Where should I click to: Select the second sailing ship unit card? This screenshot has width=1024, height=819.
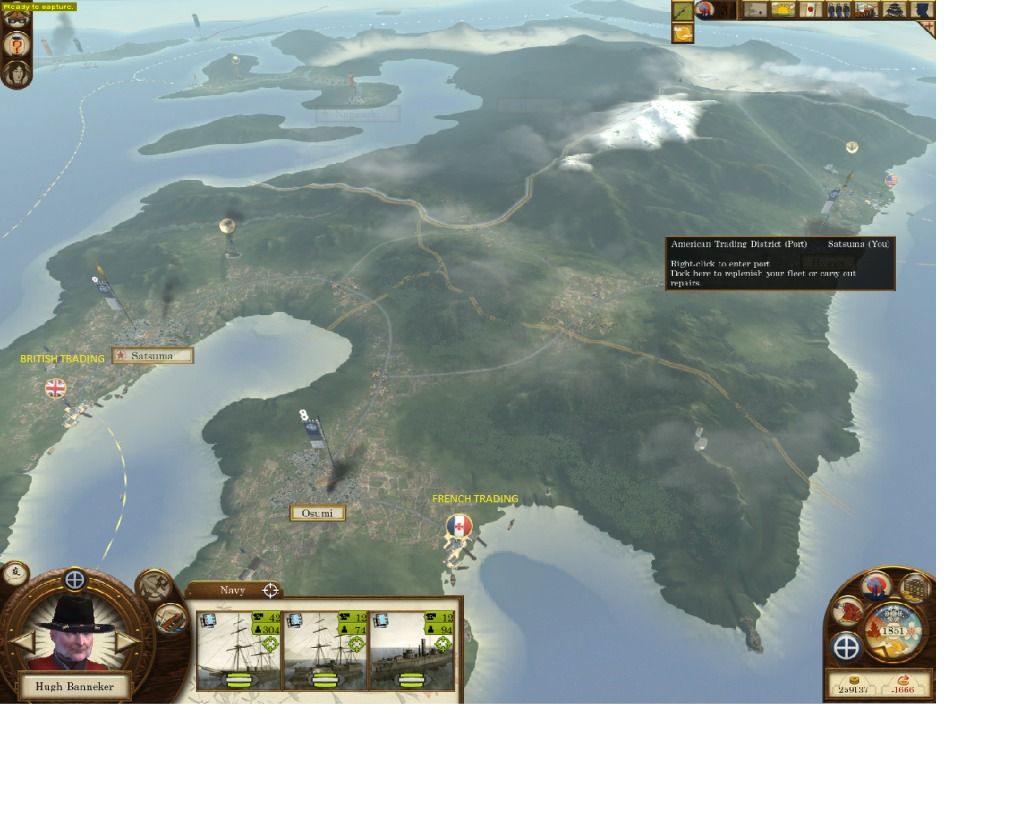click(x=325, y=651)
